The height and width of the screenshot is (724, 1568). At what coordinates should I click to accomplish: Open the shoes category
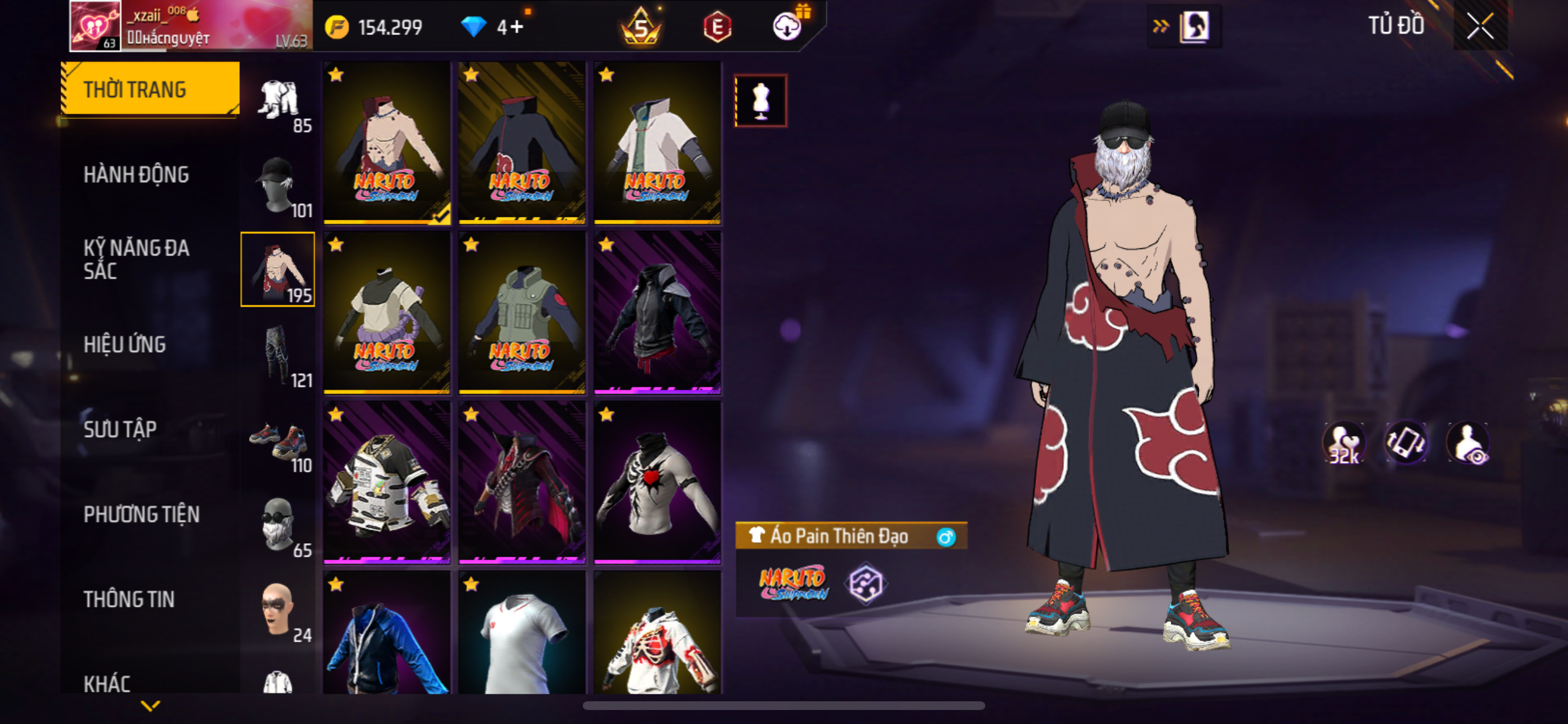point(278,441)
